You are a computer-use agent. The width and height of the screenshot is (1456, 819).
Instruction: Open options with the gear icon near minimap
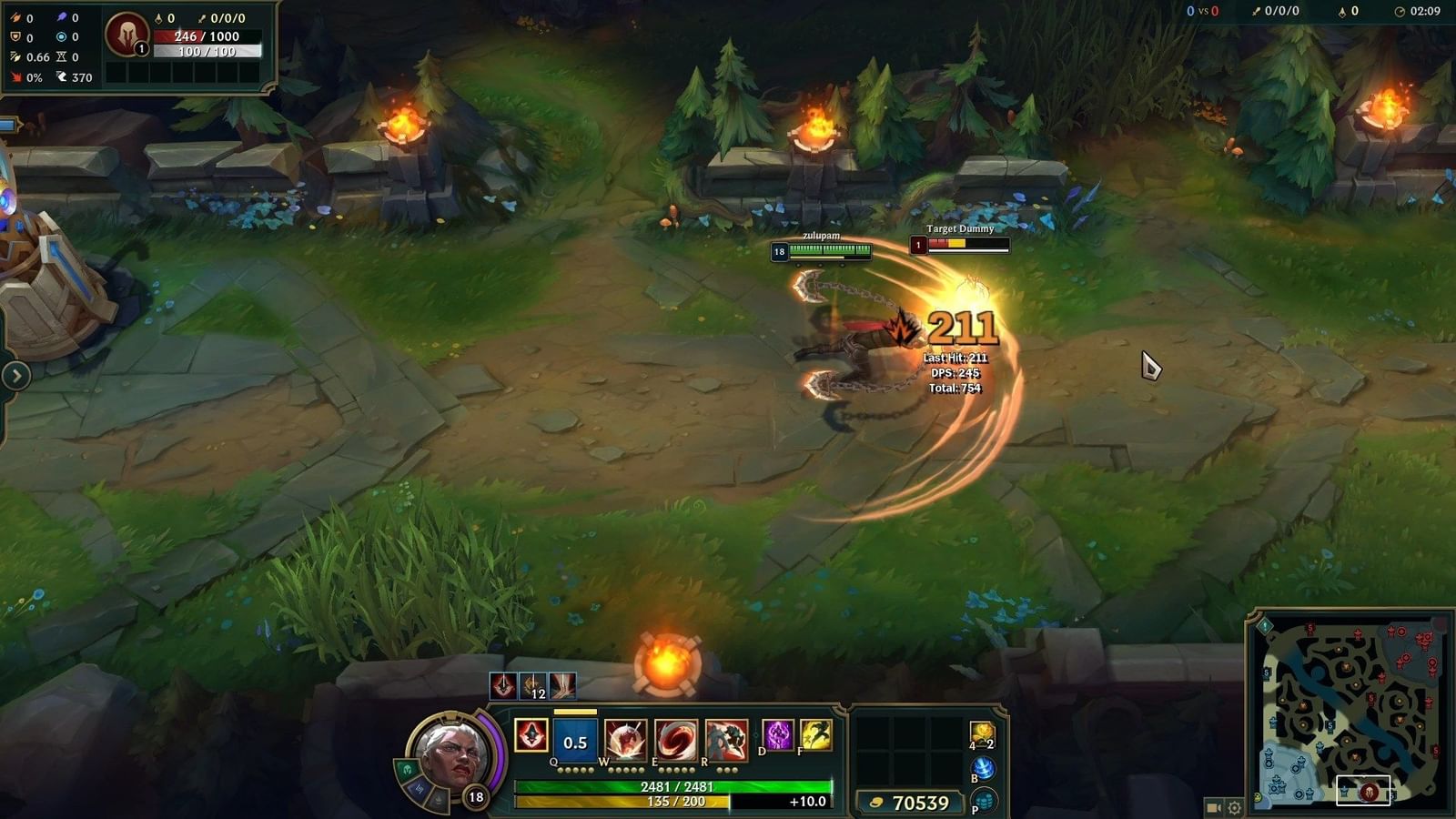(x=1234, y=807)
